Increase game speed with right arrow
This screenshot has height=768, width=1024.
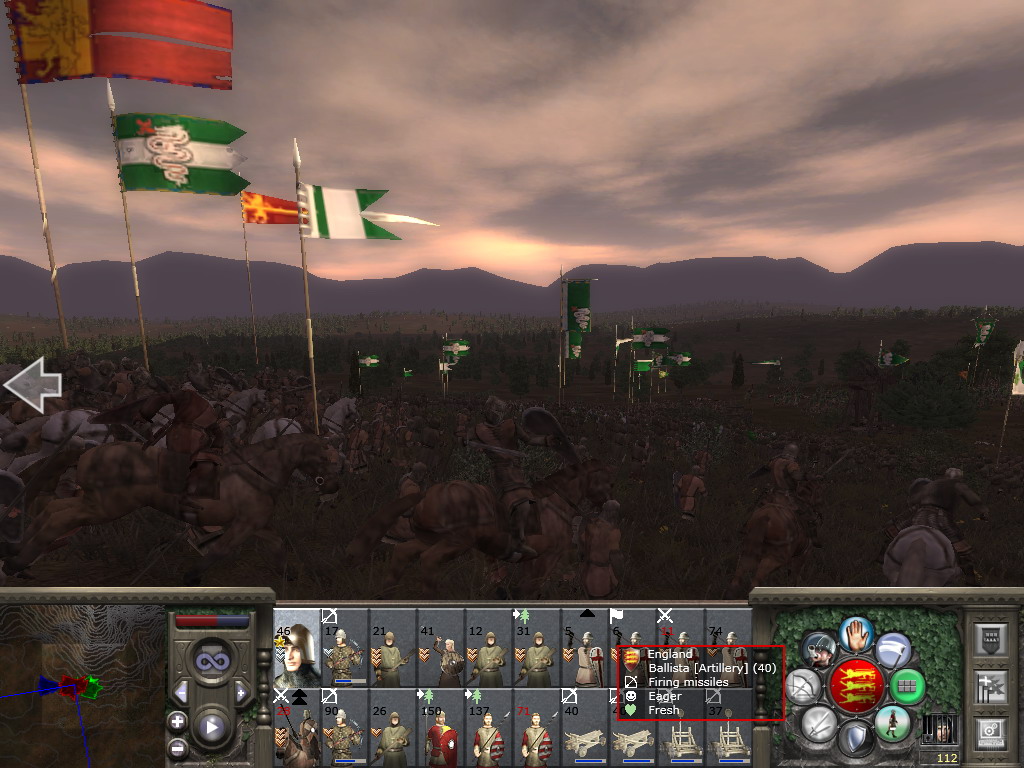tap(240, 692)
